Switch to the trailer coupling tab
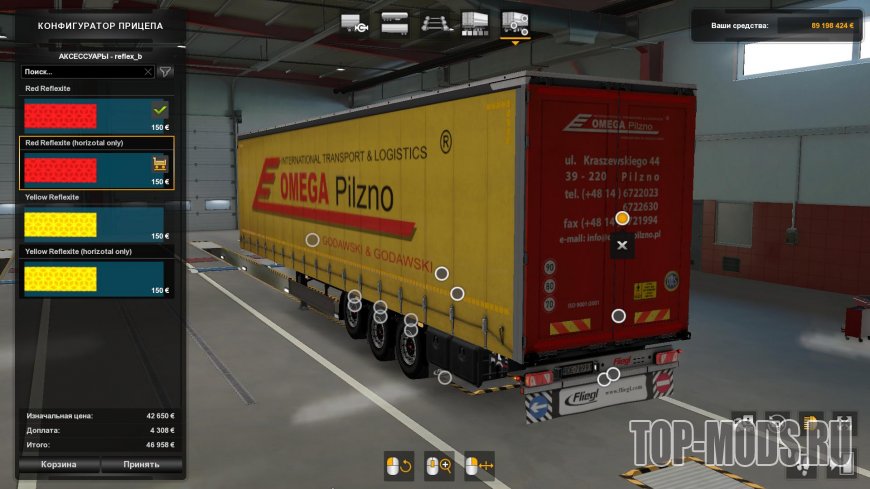The height and width of the screenshot is (489, 870). 355,22
